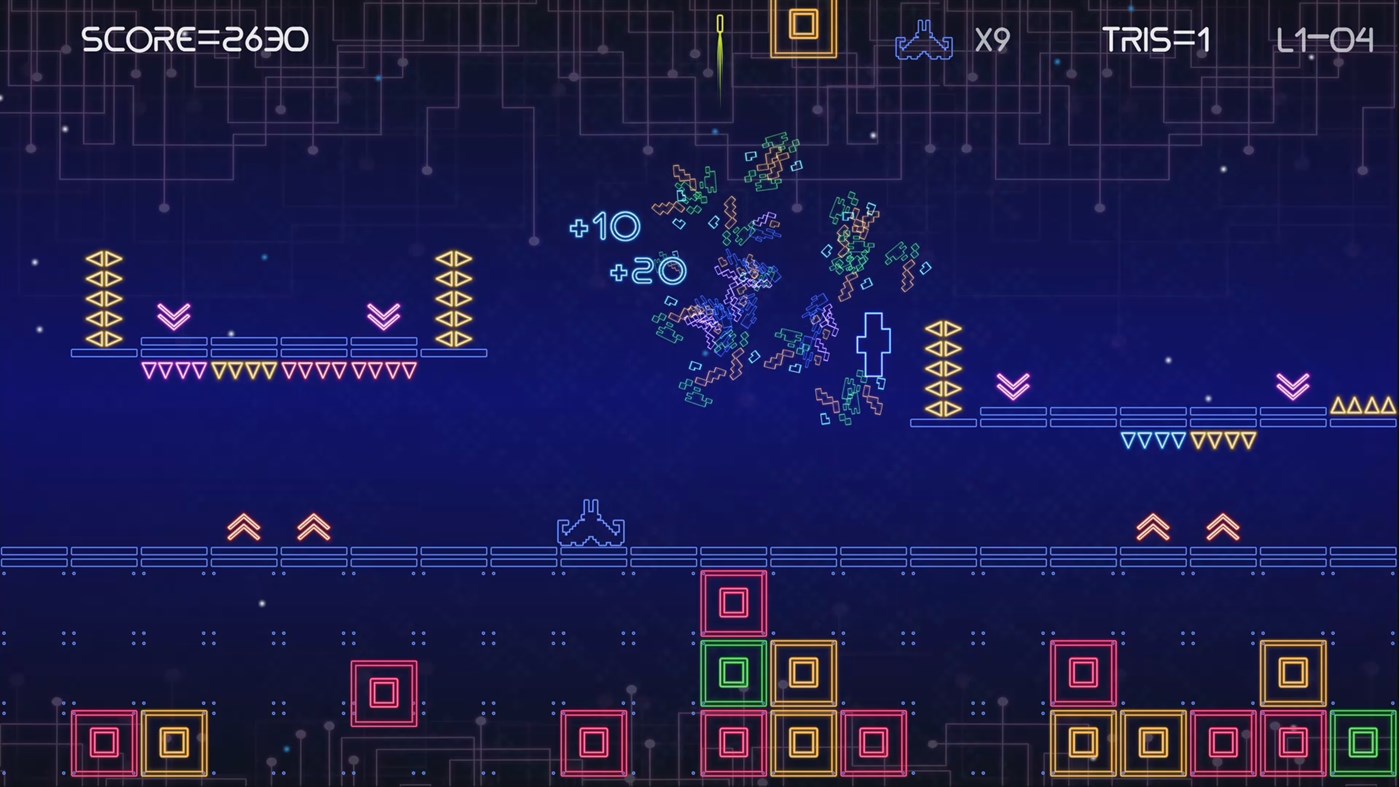Select the SCORE=2630 display

196,39
